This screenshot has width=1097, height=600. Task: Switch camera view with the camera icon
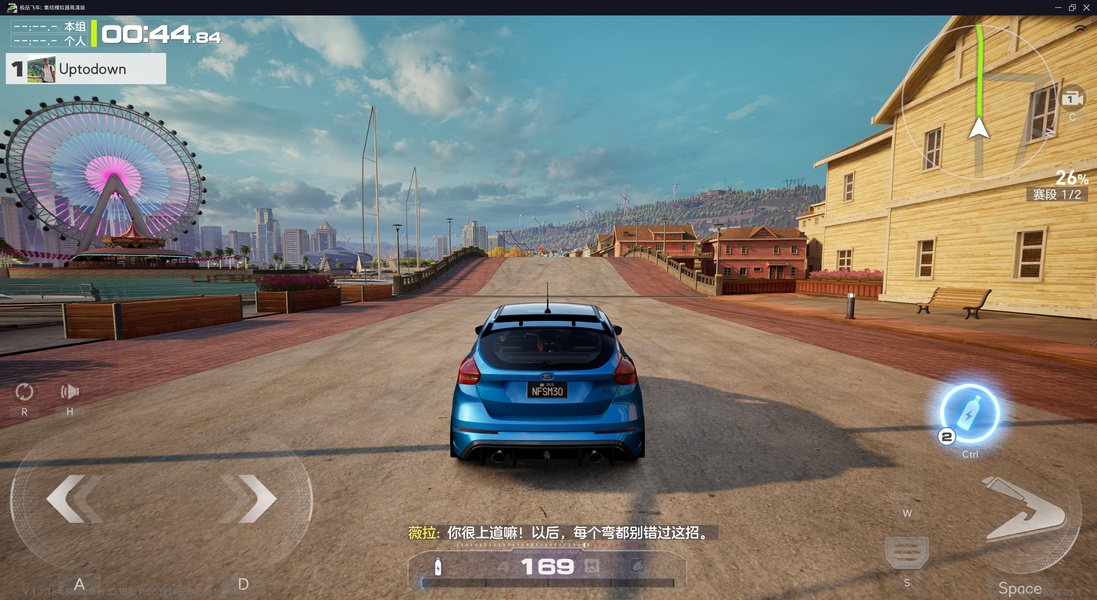[1072, 98]
